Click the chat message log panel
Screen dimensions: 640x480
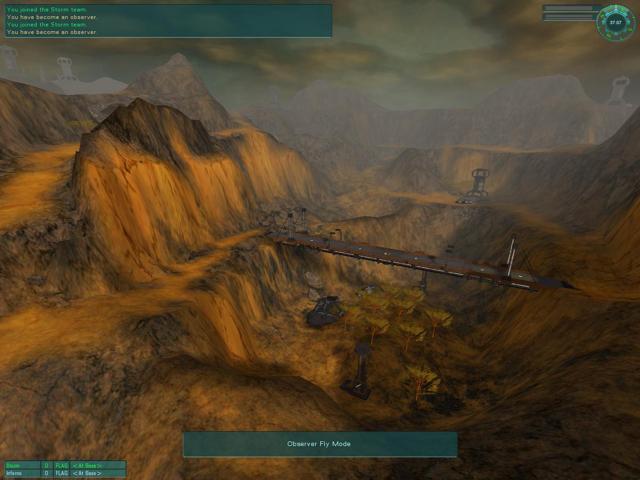(x=166, y=21)
